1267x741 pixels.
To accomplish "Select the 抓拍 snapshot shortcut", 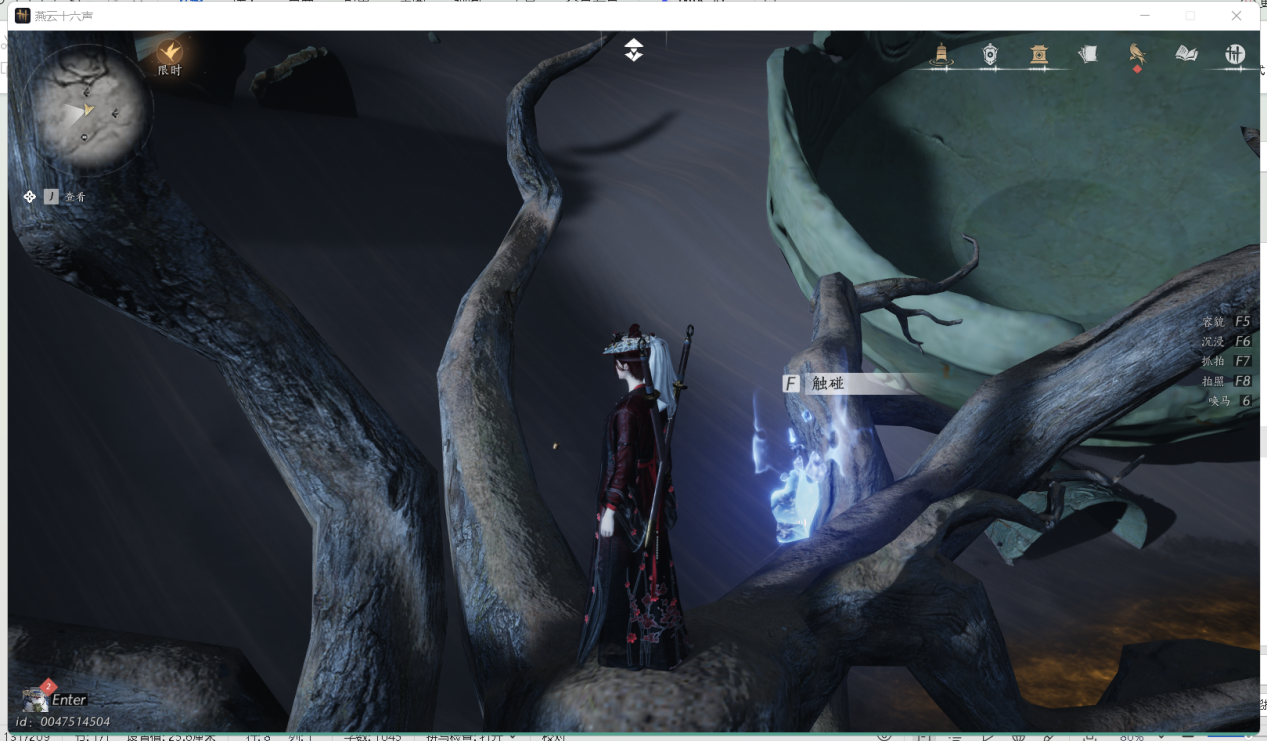I will (x=1226, y=361).
